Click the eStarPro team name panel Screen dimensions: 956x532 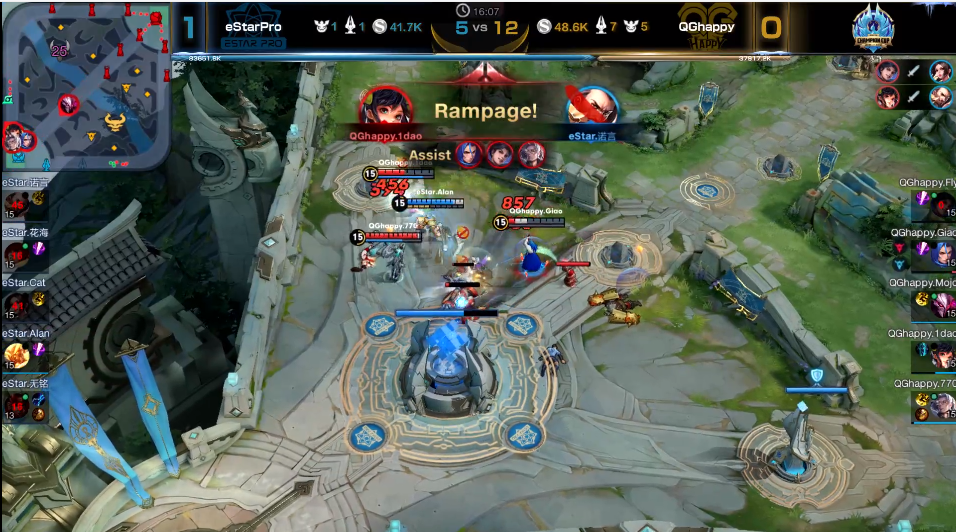[253, 27]
